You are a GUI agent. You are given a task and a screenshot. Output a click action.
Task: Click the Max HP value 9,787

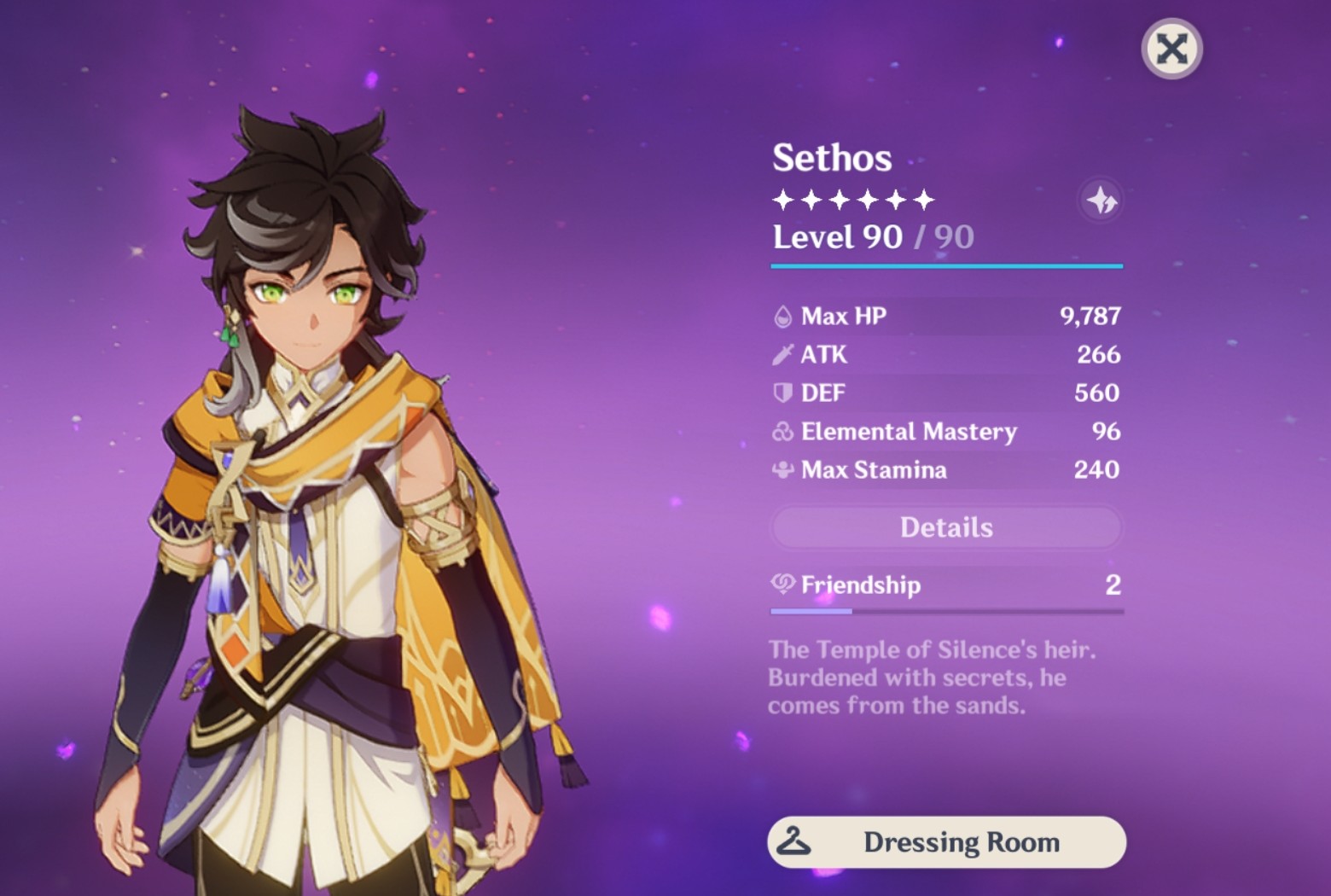click(x=1090, y=316)
